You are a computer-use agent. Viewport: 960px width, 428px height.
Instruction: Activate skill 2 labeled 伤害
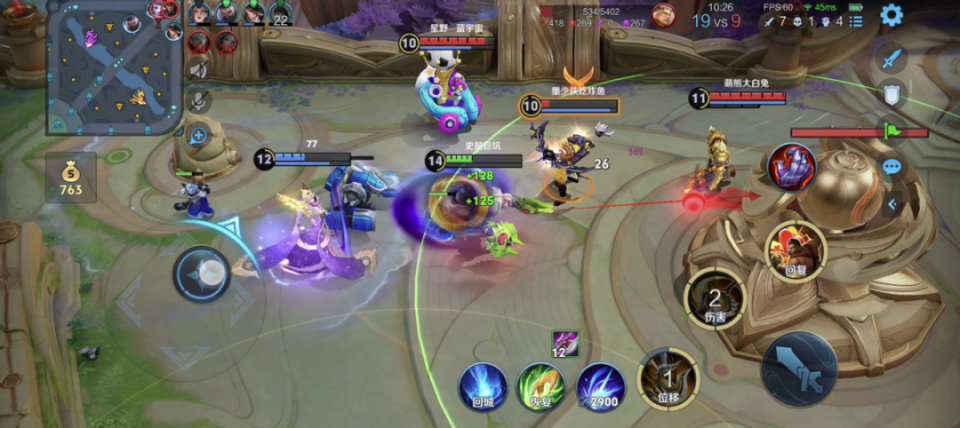(715, 297)
